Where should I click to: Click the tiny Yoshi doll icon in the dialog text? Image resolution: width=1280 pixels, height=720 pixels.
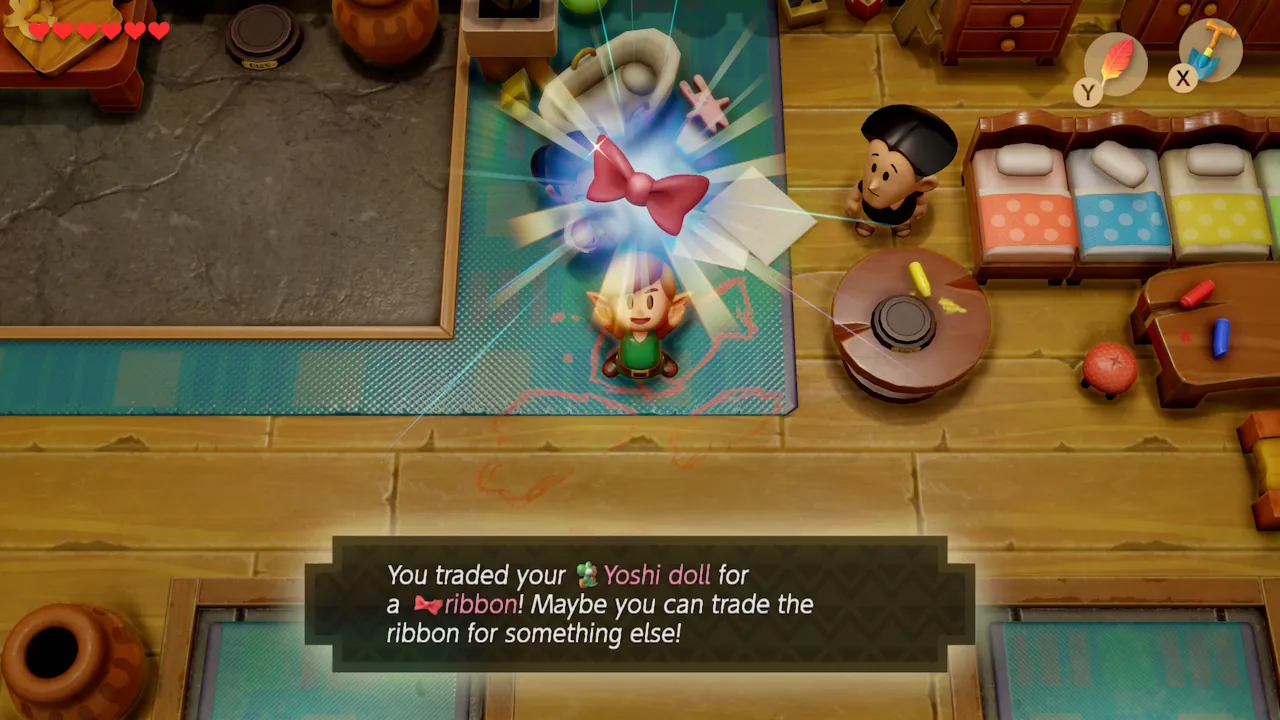[589, 575]
